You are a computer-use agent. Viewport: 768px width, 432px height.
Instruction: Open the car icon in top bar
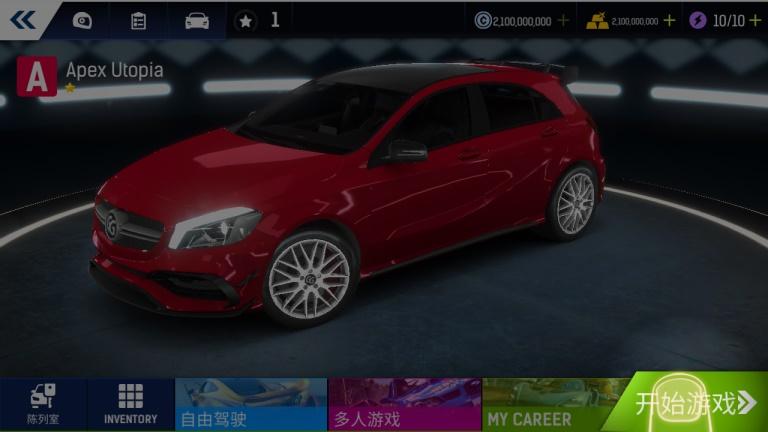point(197,20)
